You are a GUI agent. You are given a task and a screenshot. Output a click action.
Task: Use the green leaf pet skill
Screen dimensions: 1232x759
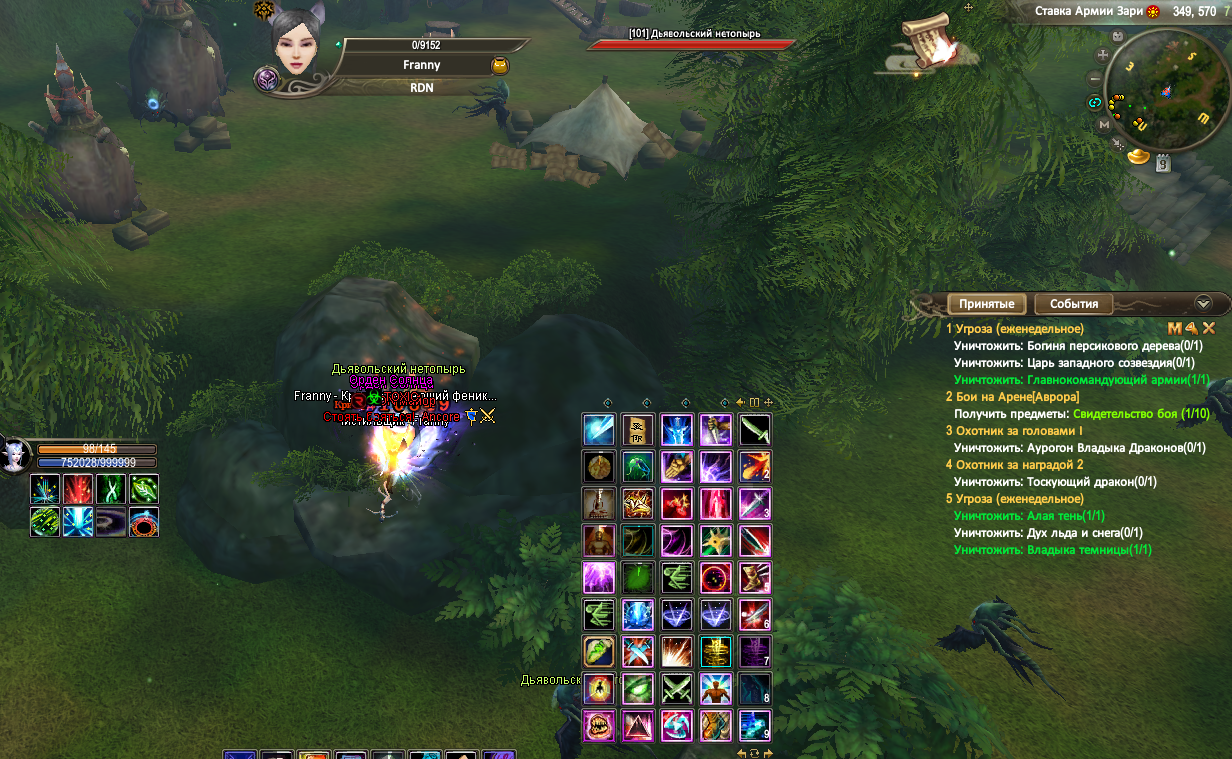click(144, 488)
